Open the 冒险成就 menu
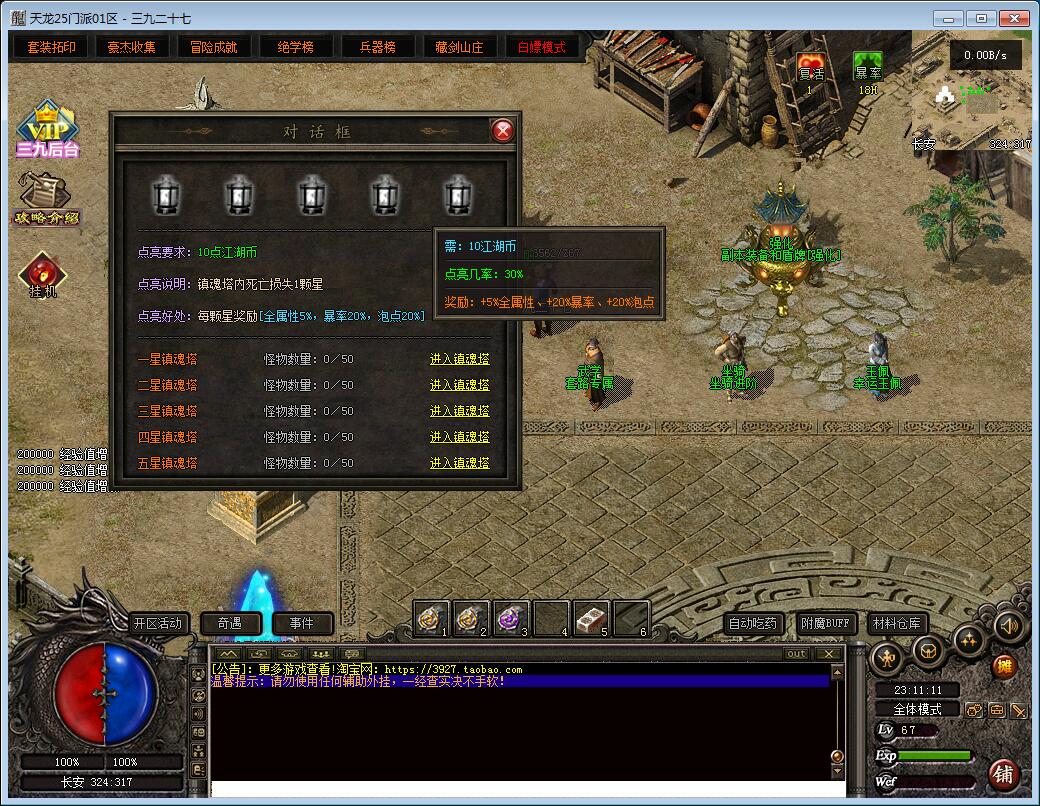 click(214, 47)
